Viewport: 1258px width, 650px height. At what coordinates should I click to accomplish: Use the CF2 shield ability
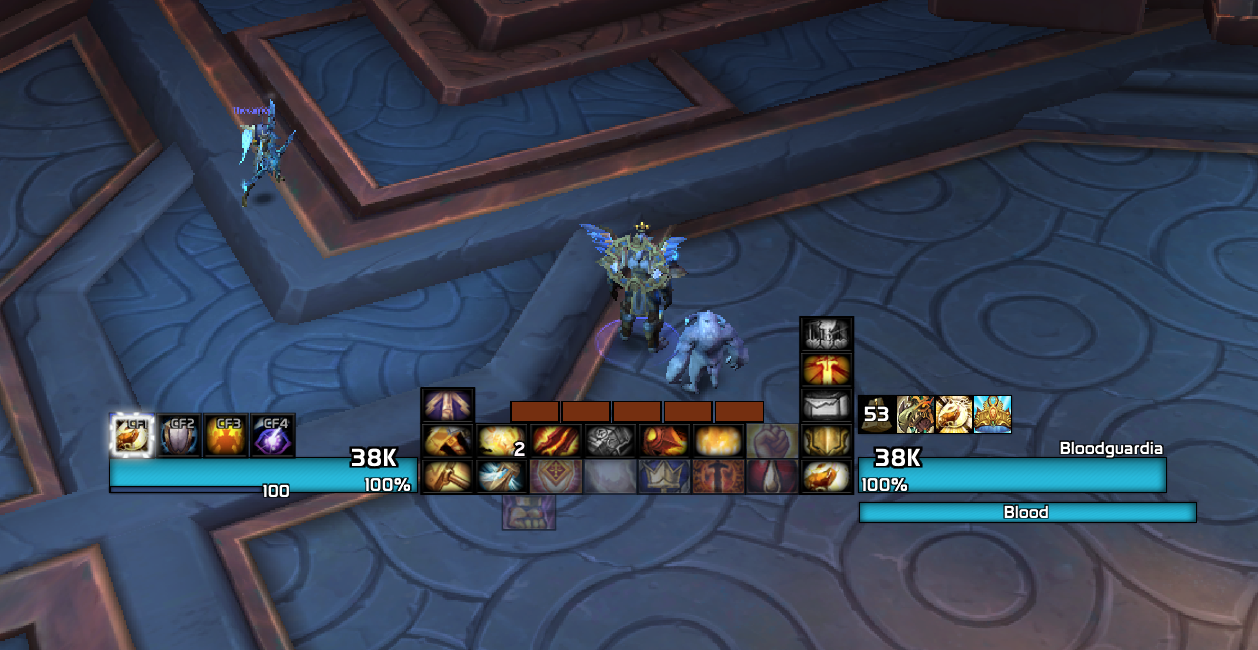[179, 435]
